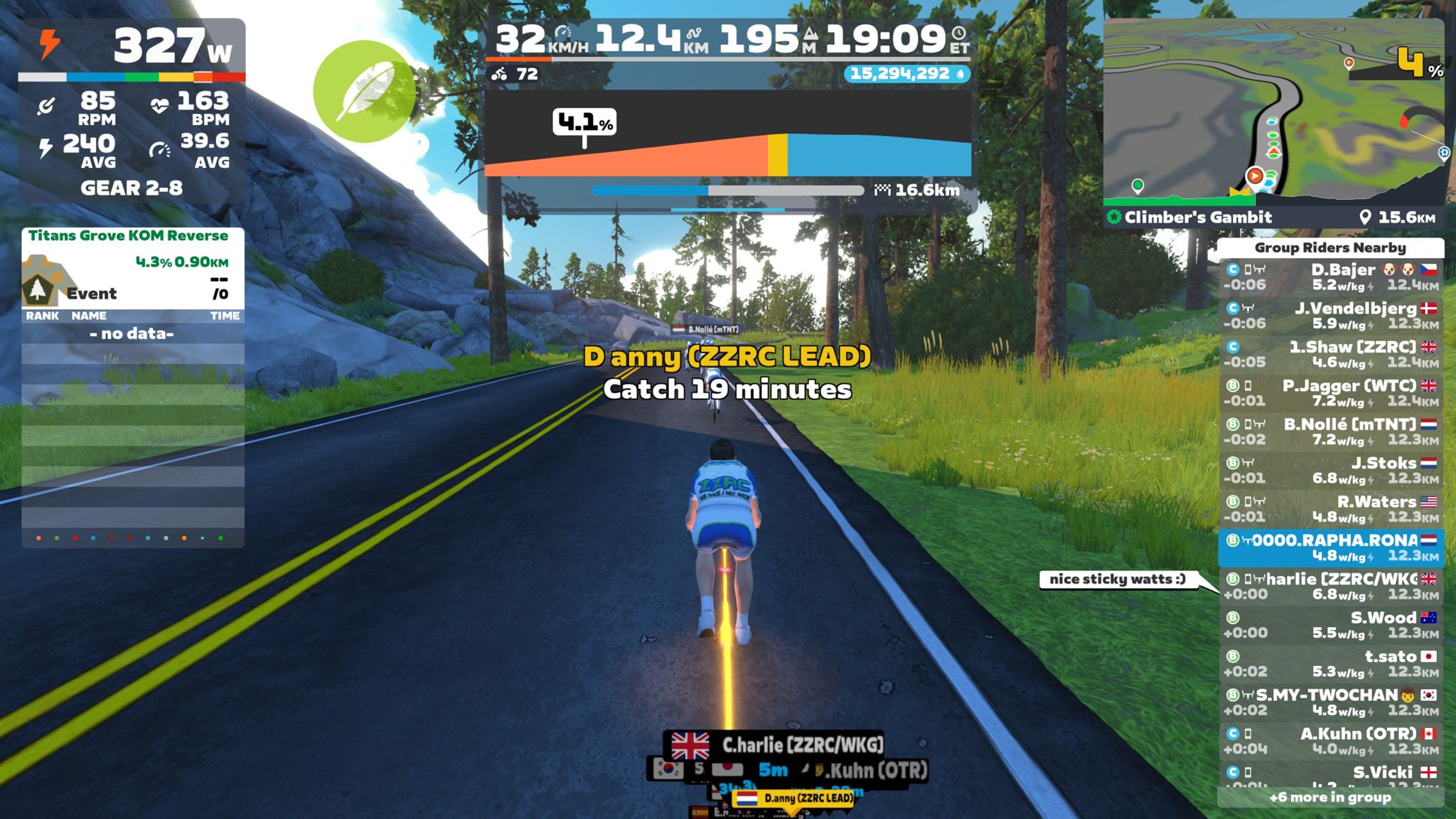Pick J.Stoks from Group Riders Nearby
This screenshot has width=1456, height=819.
(1330, 470)
